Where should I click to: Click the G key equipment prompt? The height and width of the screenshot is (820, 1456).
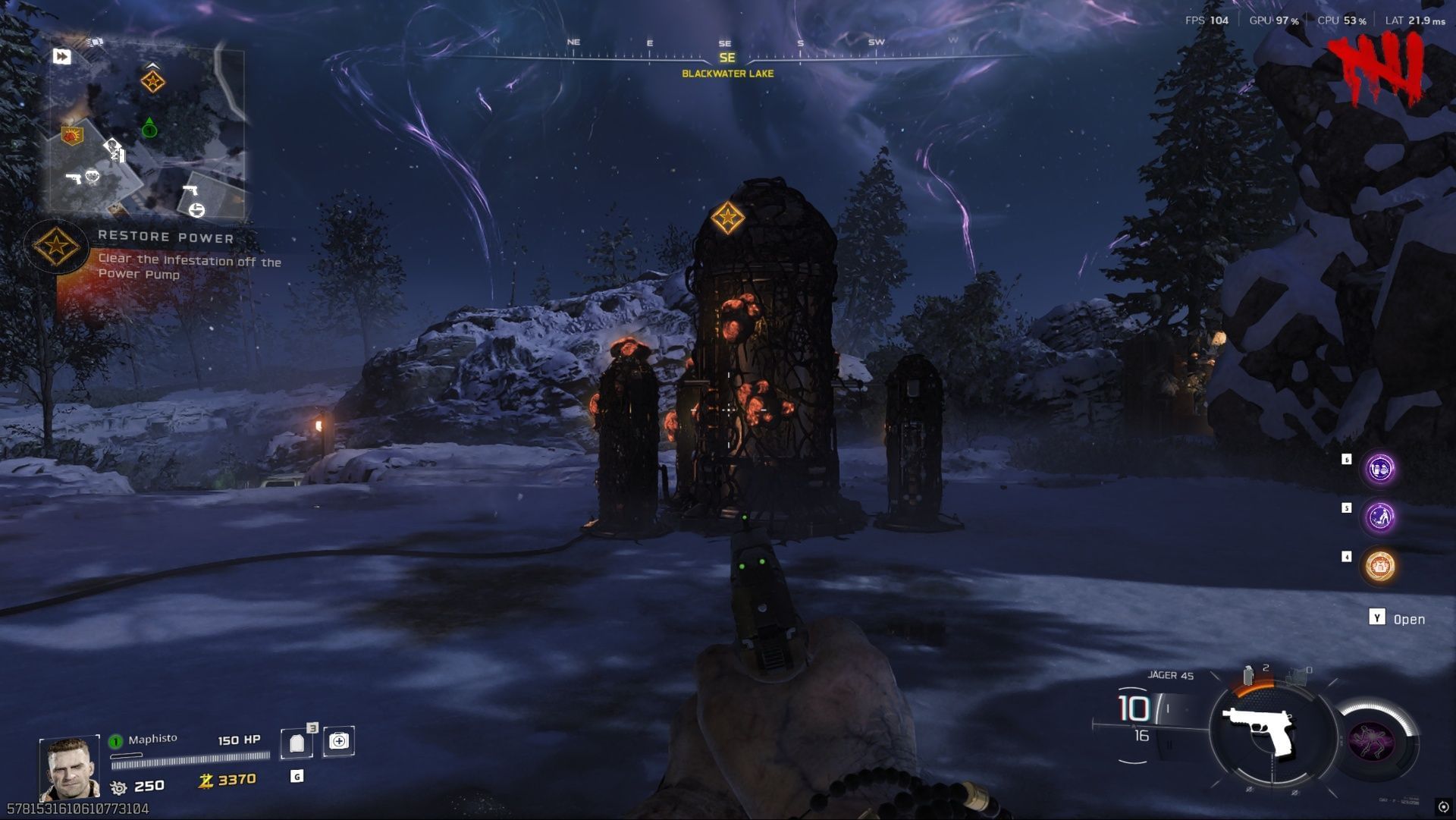[x=297, y=775]
